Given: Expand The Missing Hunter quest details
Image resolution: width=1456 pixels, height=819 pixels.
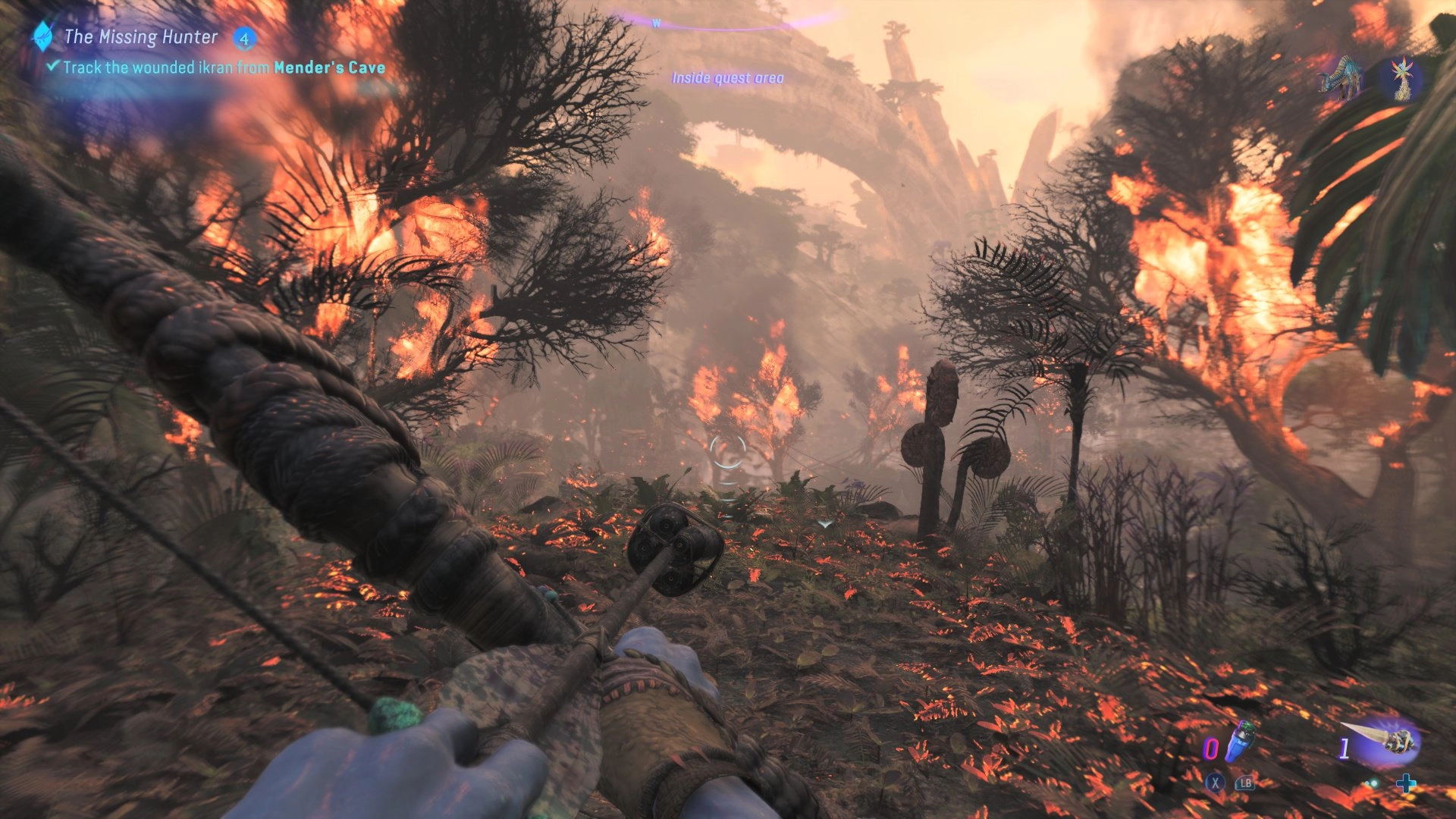Looking at the screenshot, I should tap(141, 36).
